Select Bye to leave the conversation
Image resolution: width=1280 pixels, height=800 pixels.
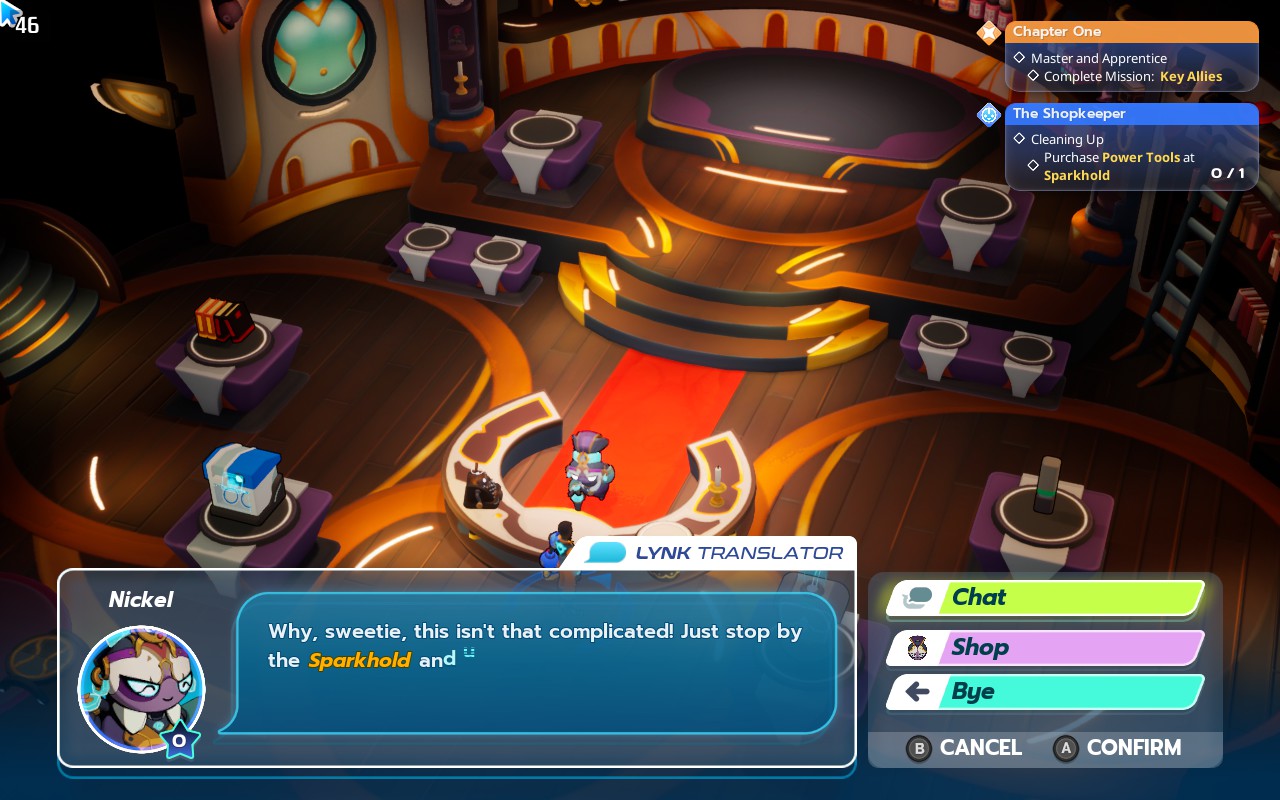click(x=1046, y=692)
